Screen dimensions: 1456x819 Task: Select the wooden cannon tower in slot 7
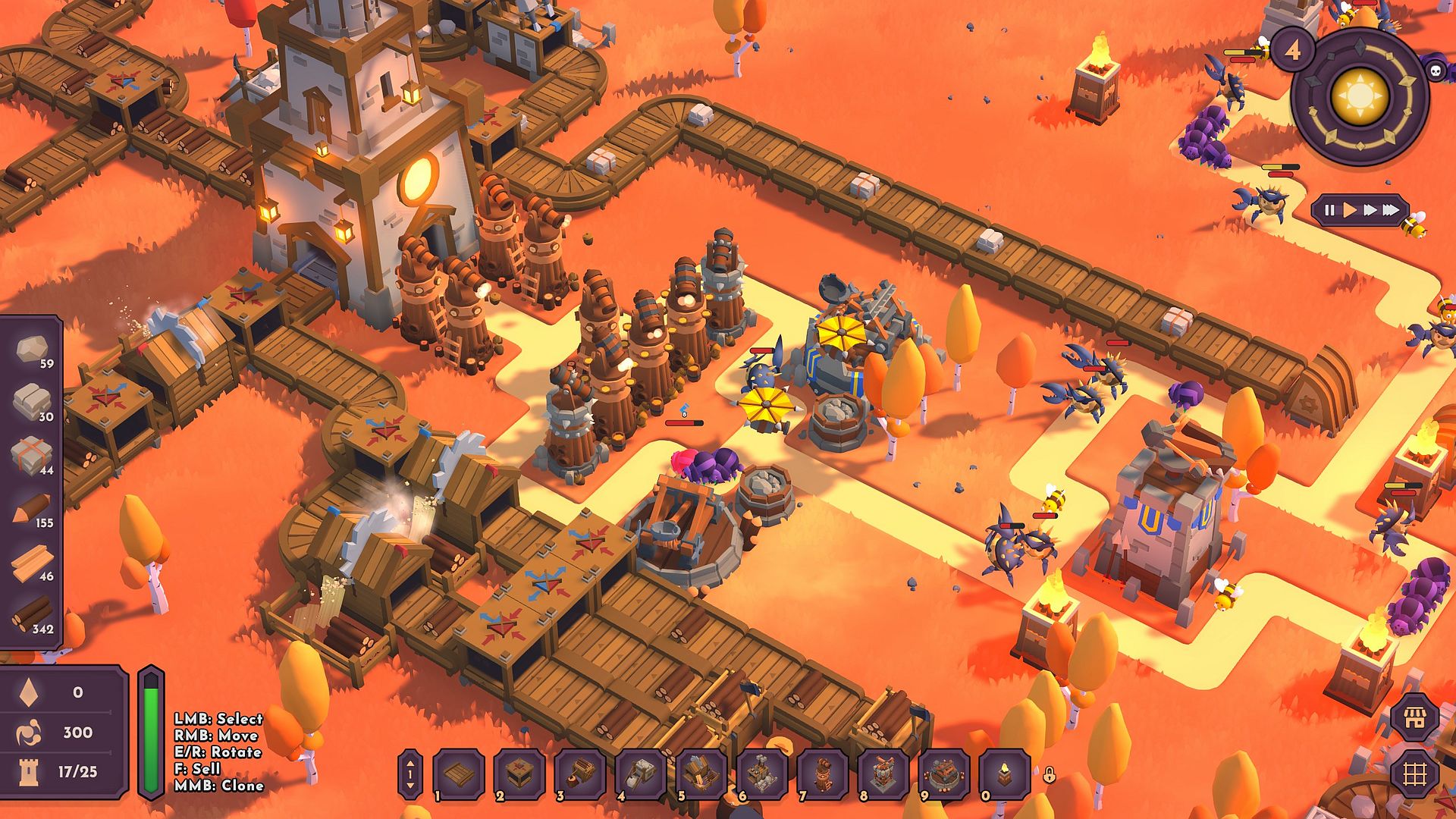(x=823, y=774)
